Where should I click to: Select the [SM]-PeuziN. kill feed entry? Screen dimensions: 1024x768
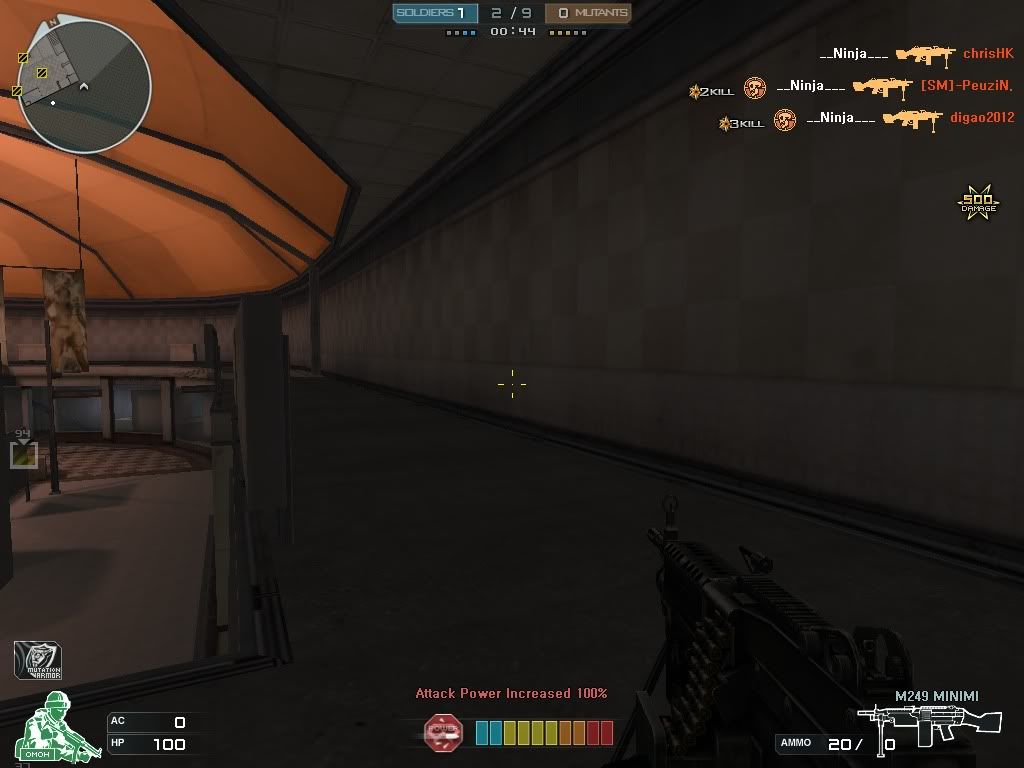pos(850,87)
